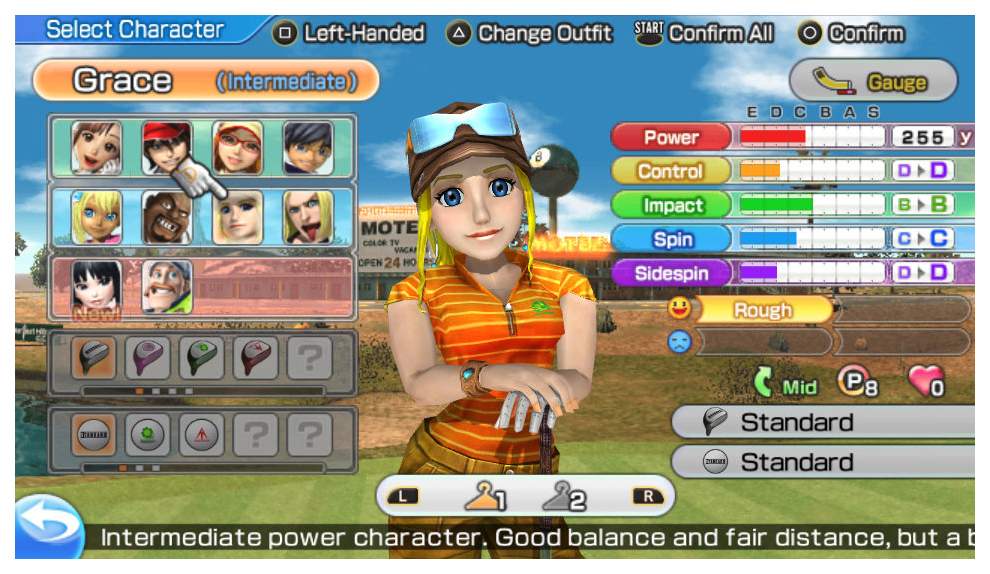This screenshot has width=990, height=574.
Task: Choose the brown-haired girl character portrait
Action: 97,148
